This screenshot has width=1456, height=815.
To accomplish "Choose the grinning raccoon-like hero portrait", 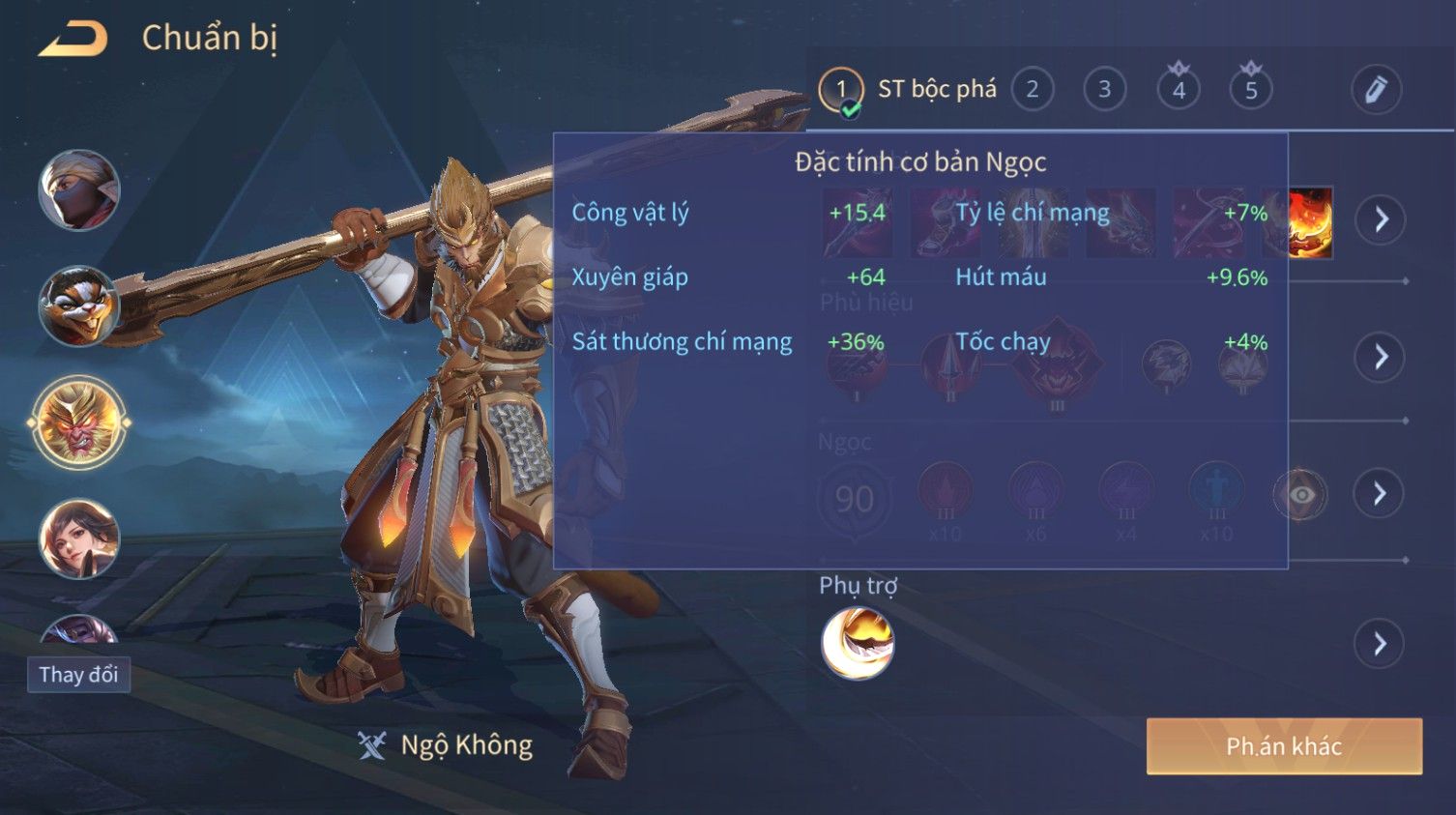I will (x=79, y=306).
